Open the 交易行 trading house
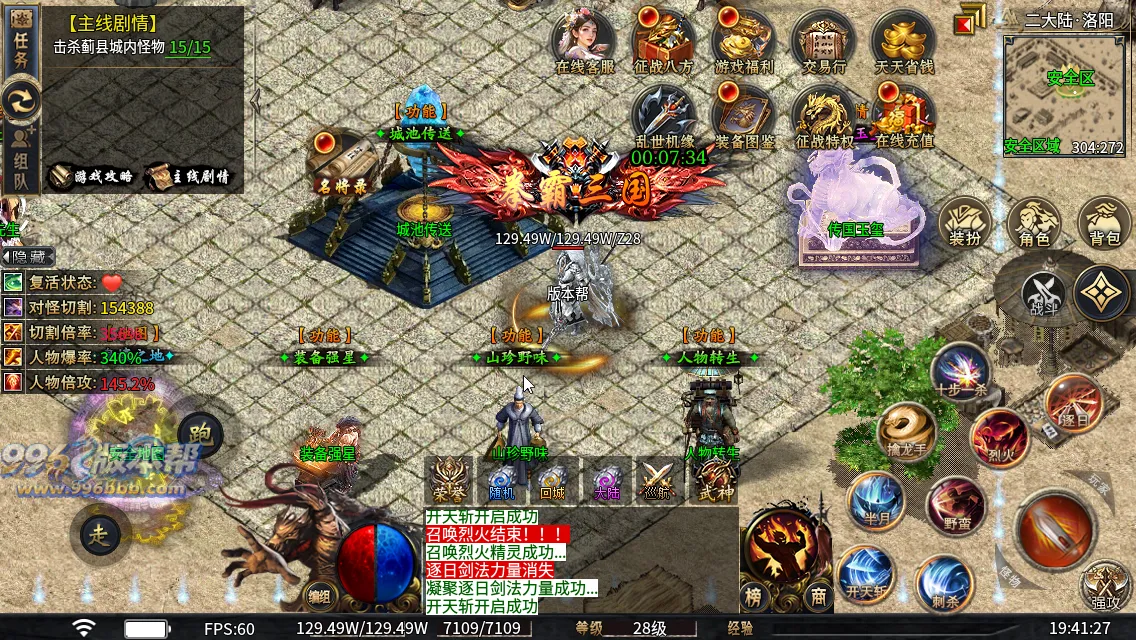This screenshot has height=640, width=1136. [824, 42]
